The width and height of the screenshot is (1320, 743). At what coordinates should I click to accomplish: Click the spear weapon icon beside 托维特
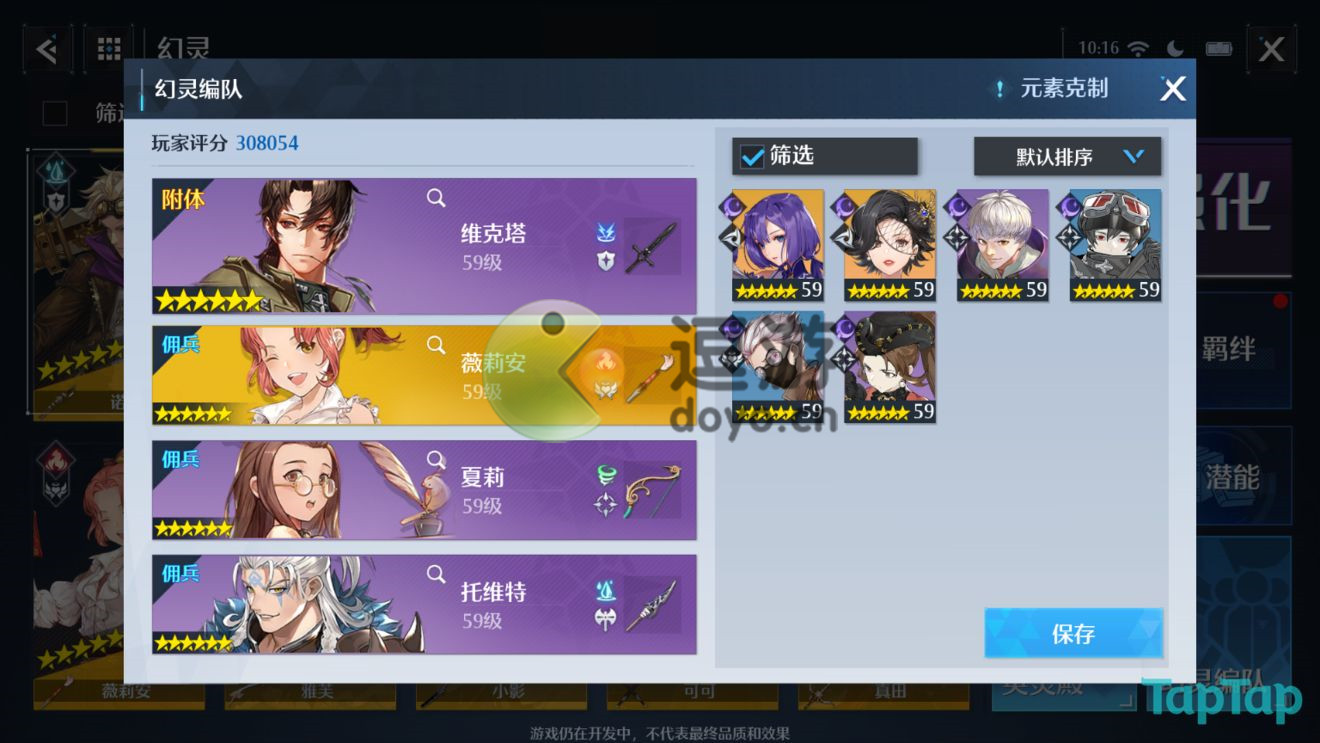[x=651, y=604]
